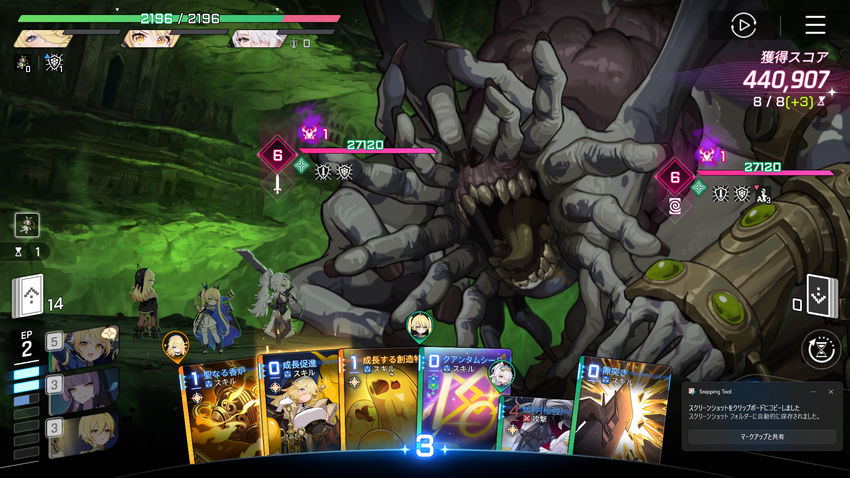Activate the cost-5 blonde character EP skill
The height and width of the screenshot is (478, 850).
[x=84, y=347]
